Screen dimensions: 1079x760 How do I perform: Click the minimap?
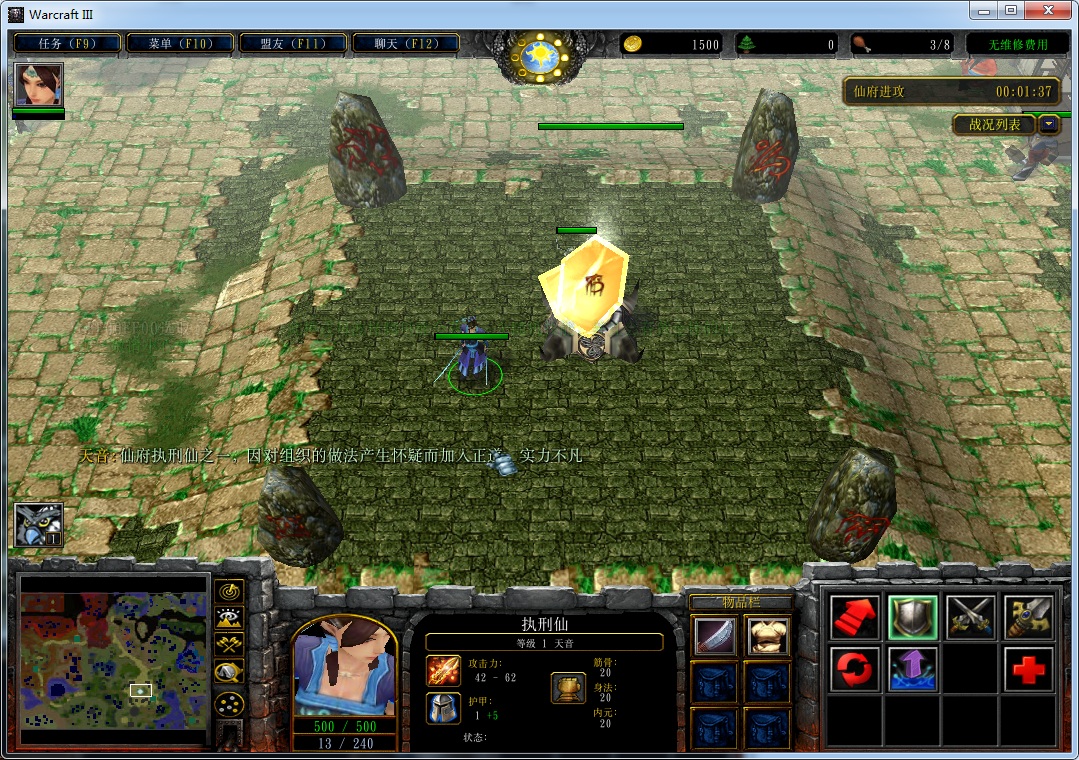pos(114,660)
